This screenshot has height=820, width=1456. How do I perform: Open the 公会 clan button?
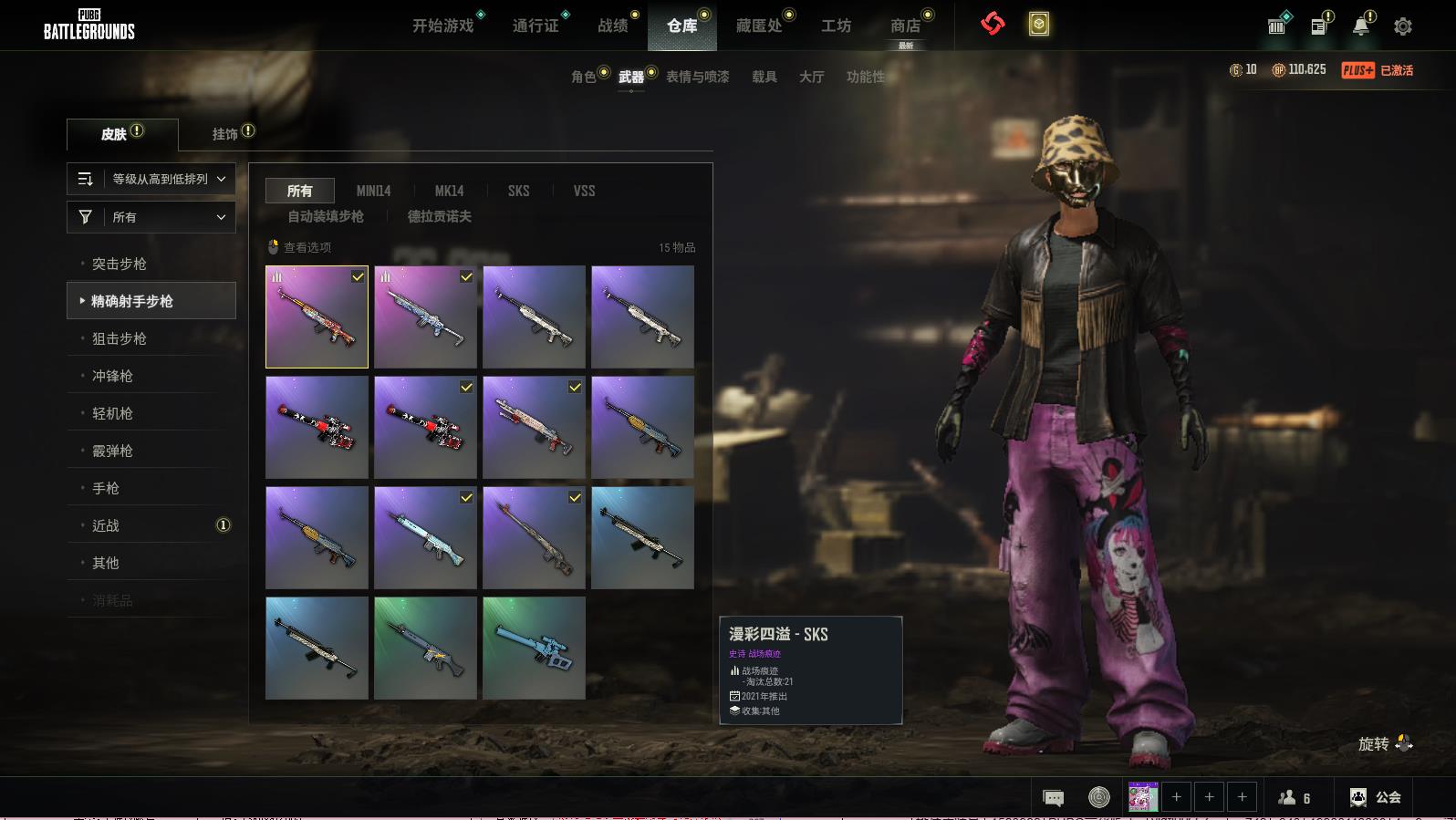click(1376, 797)
